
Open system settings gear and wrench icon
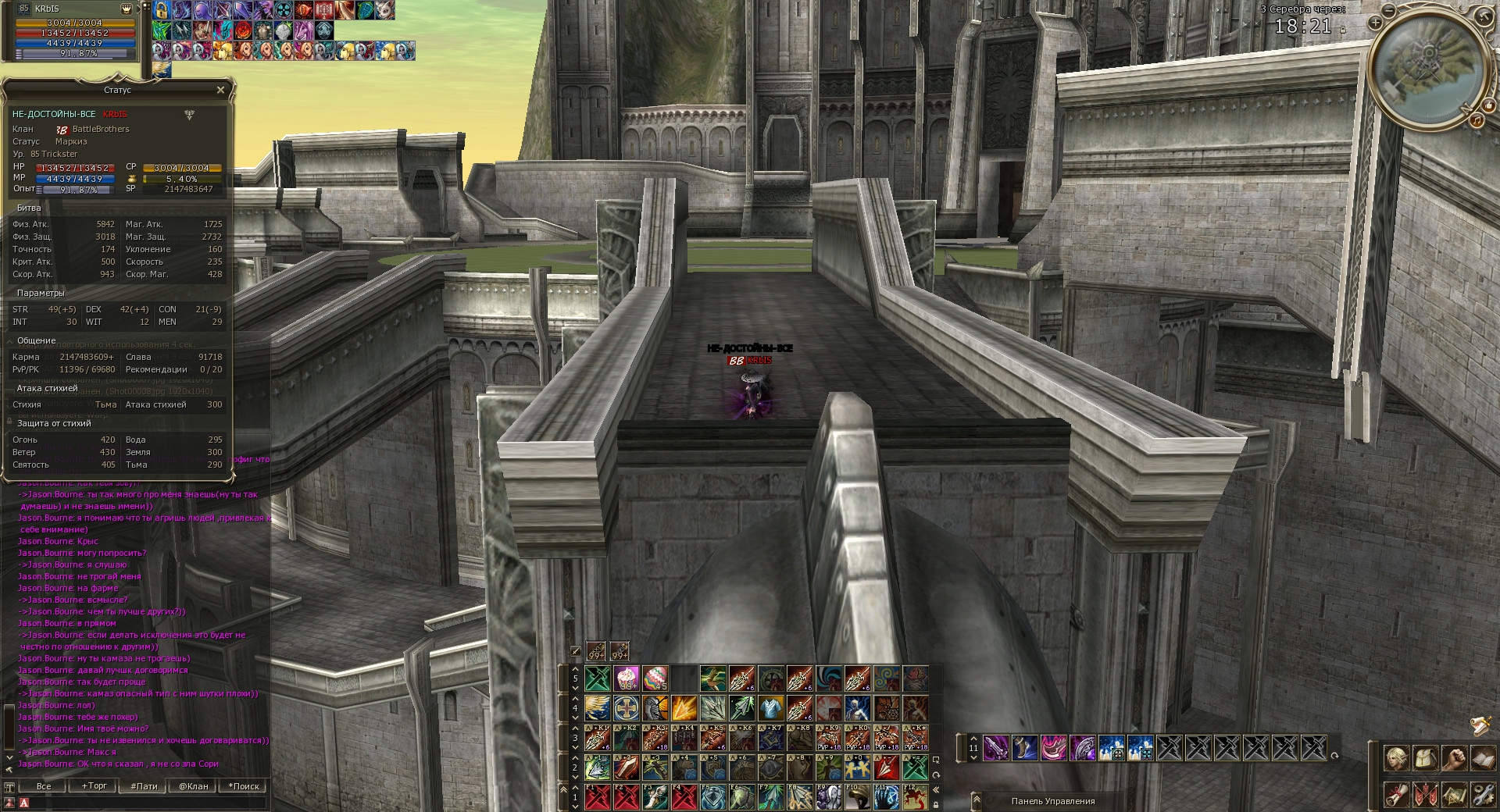point(1482,795)
